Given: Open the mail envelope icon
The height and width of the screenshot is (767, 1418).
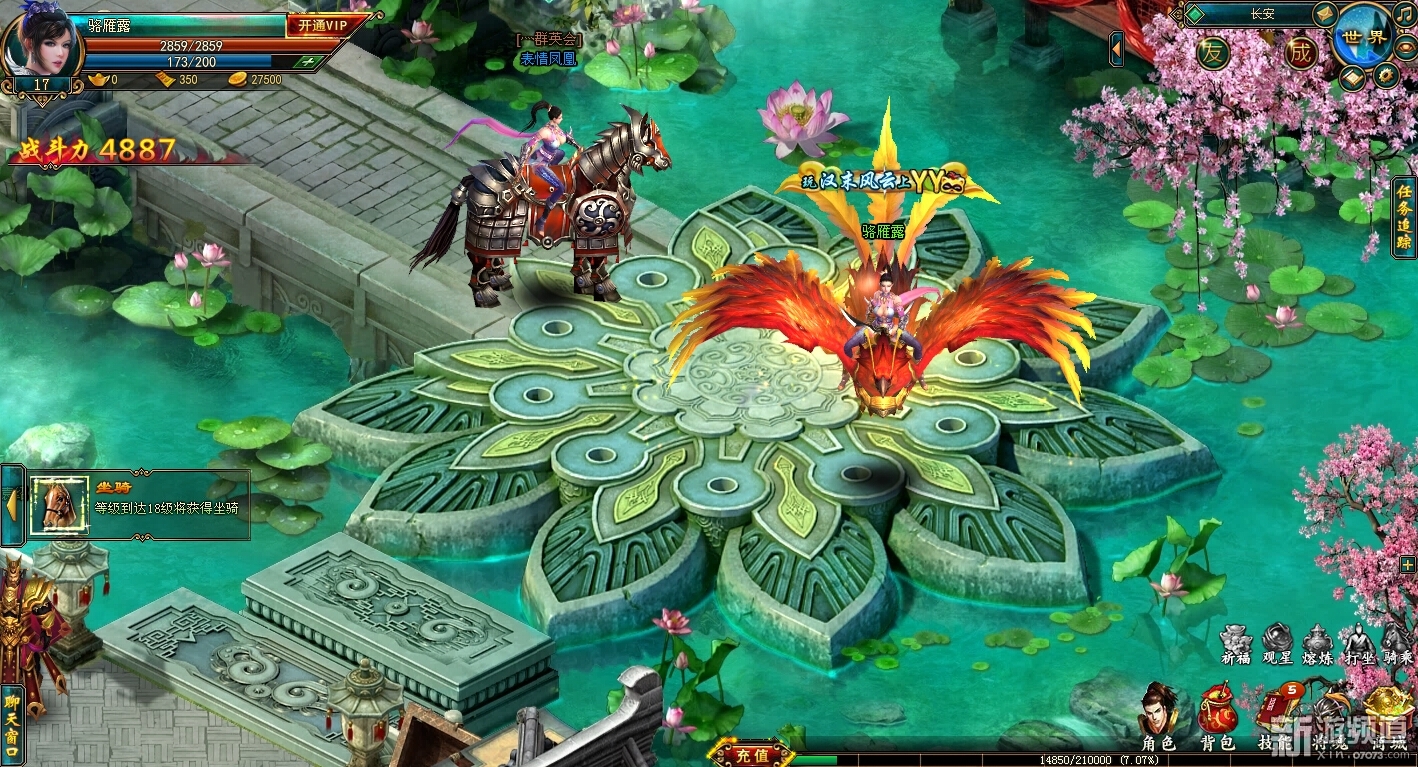Looking at the screenshot, I should tap(1324, 13).
